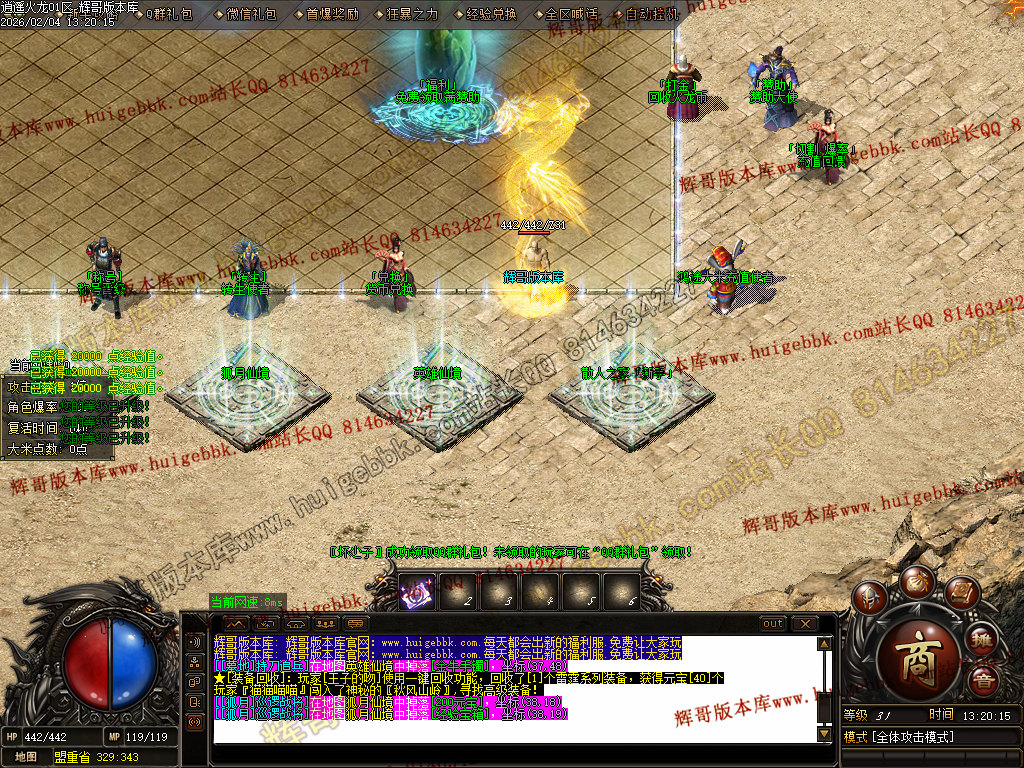The image size is (1024, 768).
Task: Open the 地图 map button
Action: tap(26, 757)
